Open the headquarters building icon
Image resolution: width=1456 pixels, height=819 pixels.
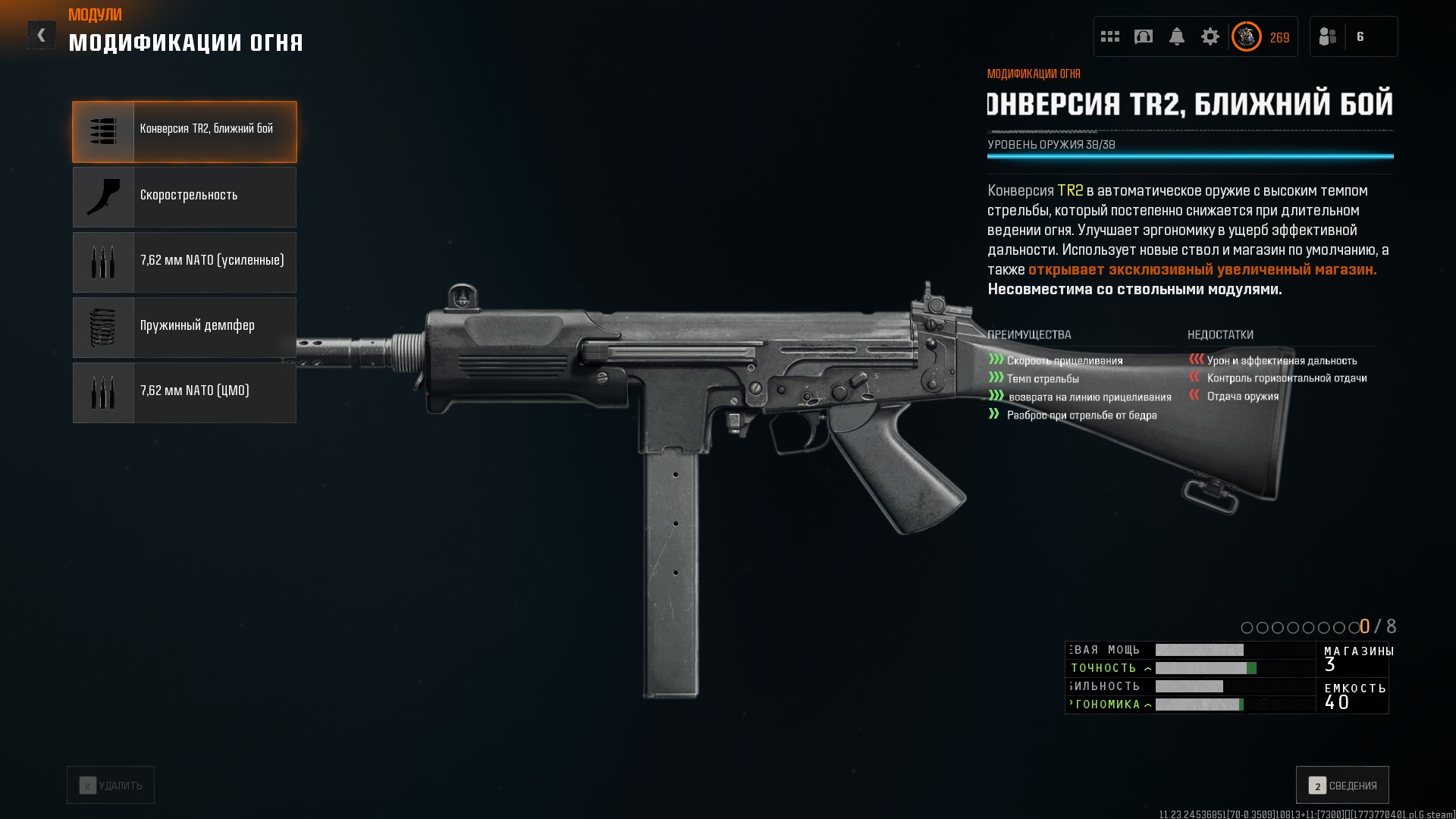point(1144,36)
